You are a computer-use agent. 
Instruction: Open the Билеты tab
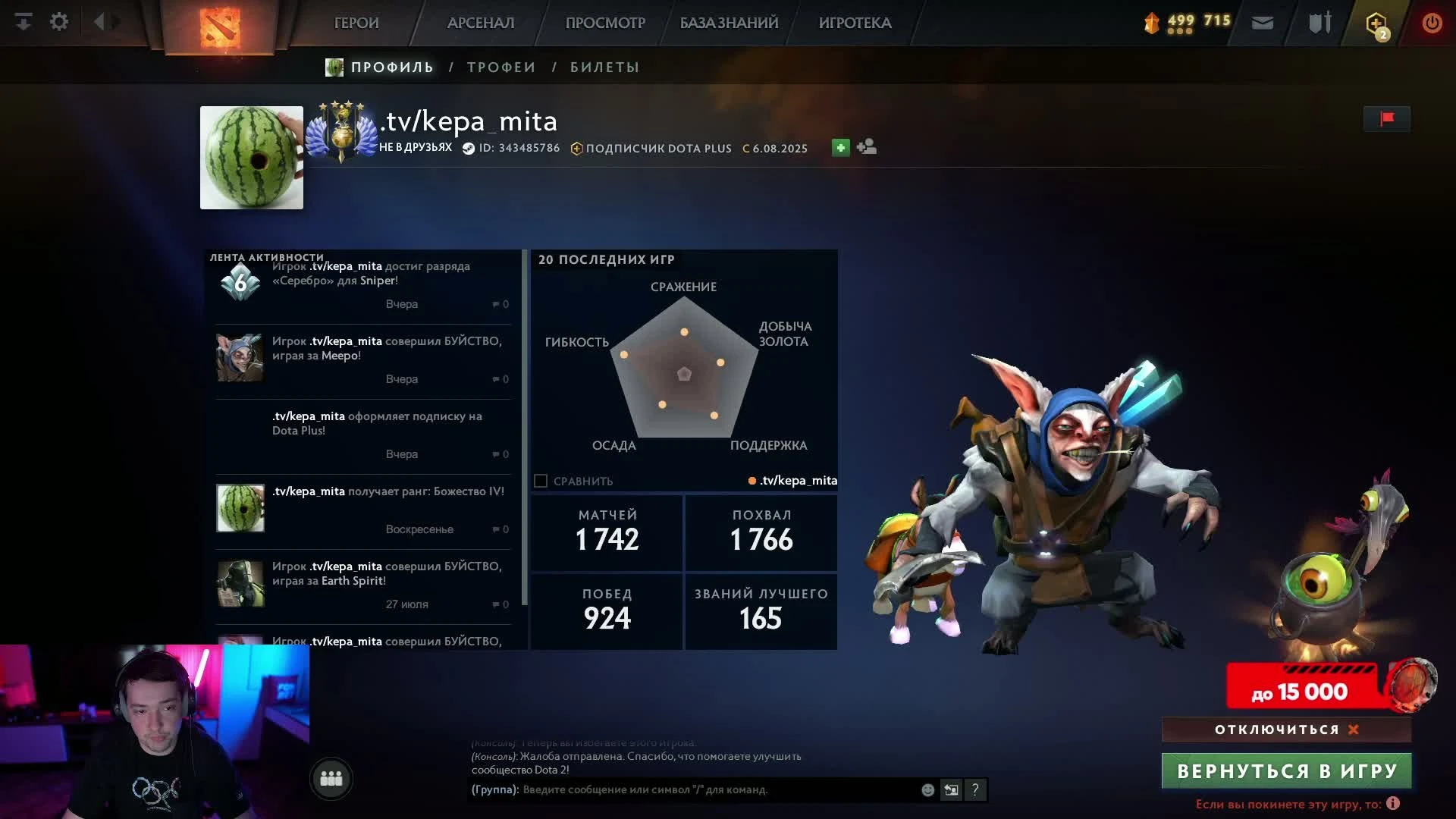(x=604, y=67)
